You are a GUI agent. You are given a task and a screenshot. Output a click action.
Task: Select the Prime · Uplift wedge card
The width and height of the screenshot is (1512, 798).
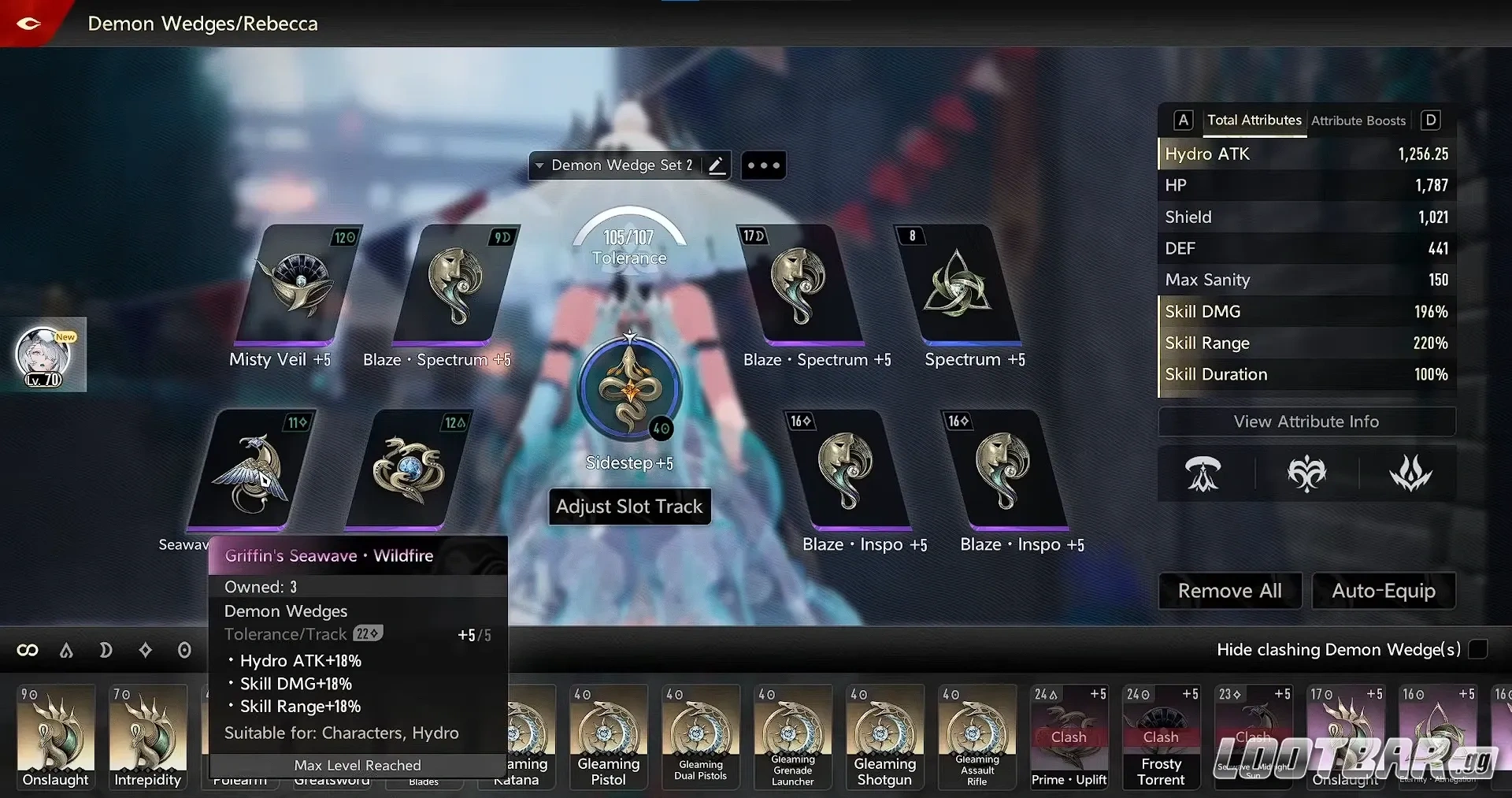click(1069, 736)
